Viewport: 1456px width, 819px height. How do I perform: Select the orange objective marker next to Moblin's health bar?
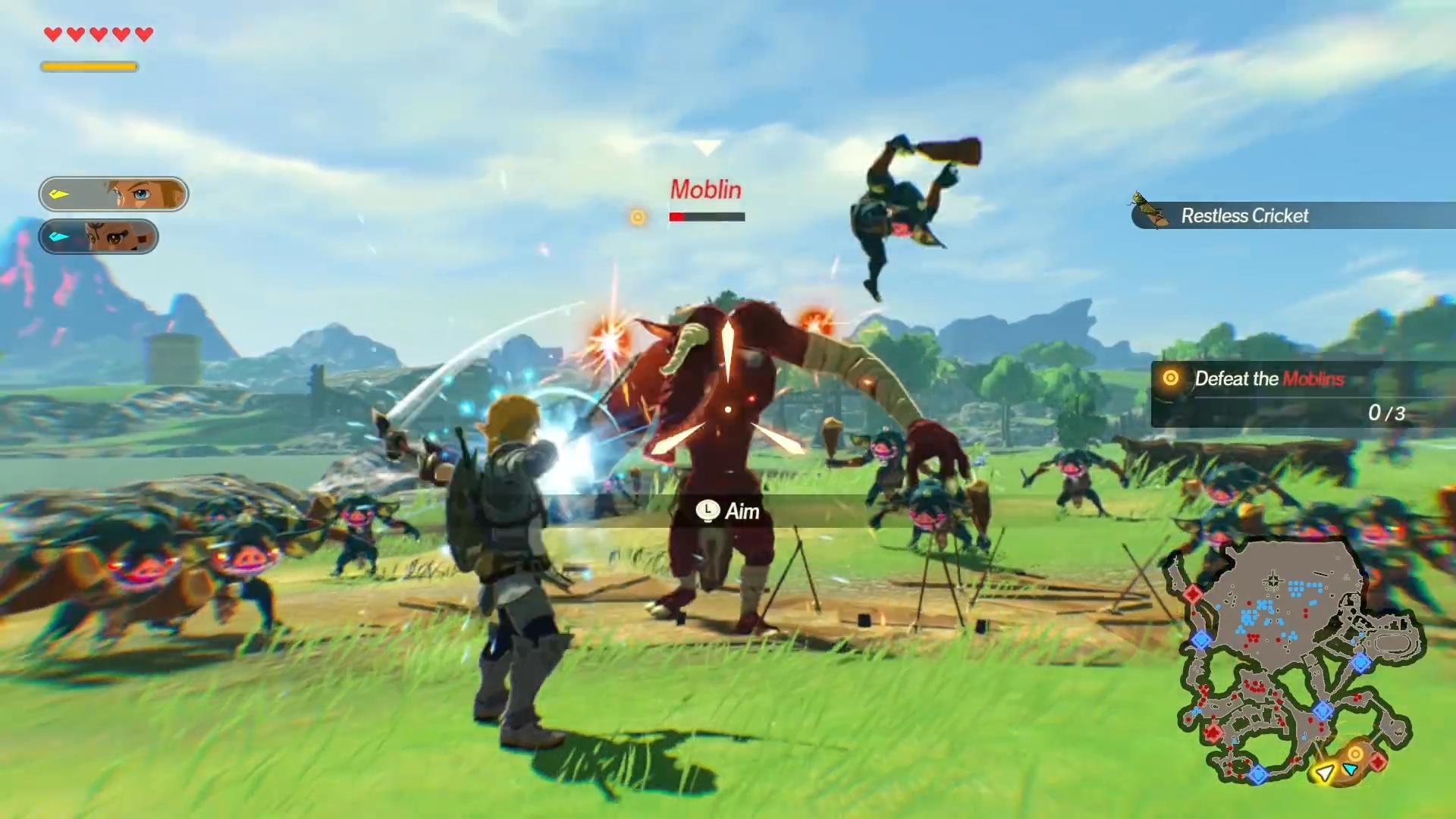(x=638, y=218)
